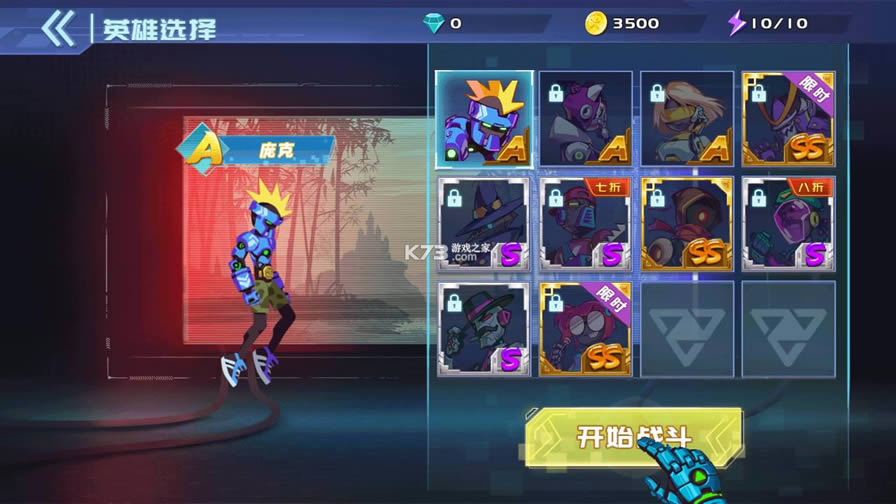The height and width of the screenshot is (504, 896).
Task: Go back using the double-arrow button
Action: click(58, 29)
